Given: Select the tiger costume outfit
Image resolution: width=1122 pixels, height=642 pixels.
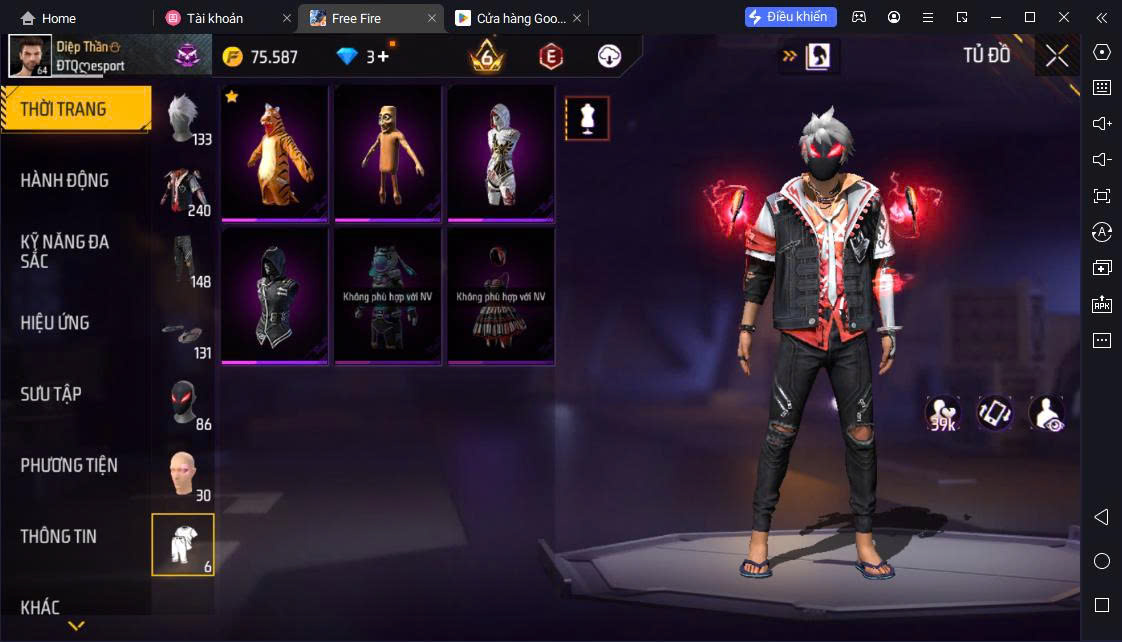Looking at the screenshot, I should (275, 153).
